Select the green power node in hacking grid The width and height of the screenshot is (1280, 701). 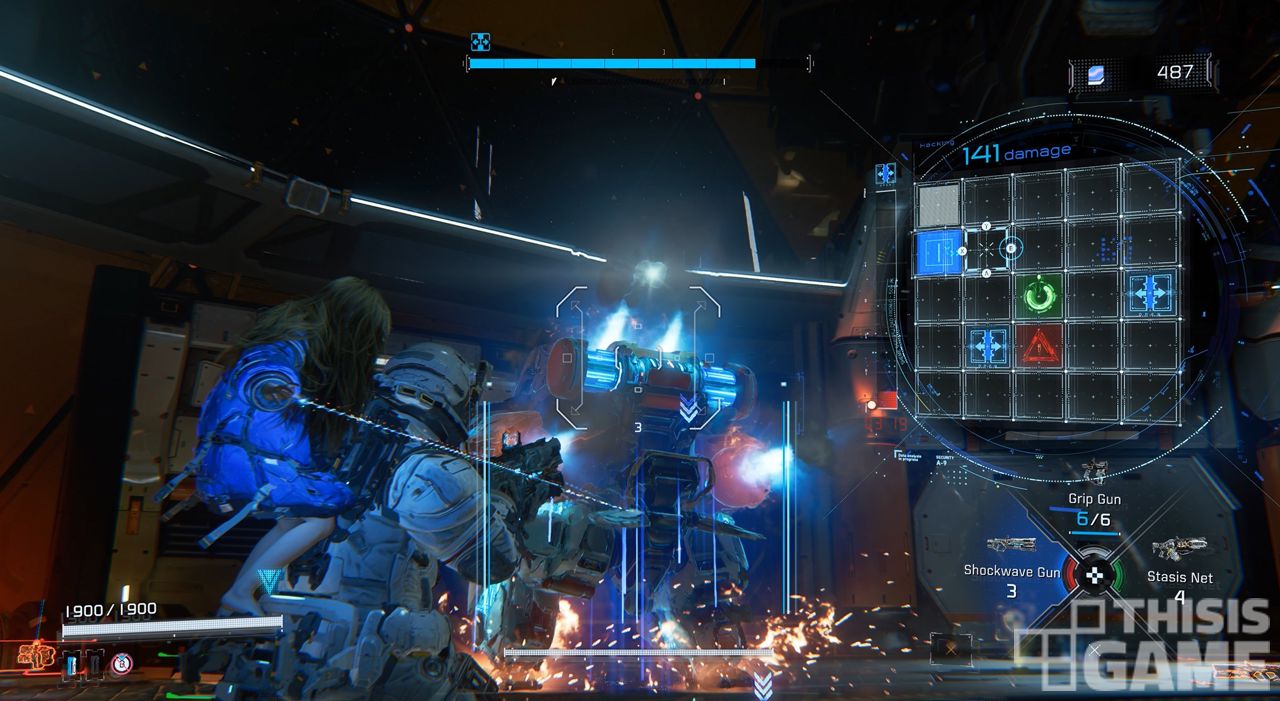click(x=1040, y=296)
